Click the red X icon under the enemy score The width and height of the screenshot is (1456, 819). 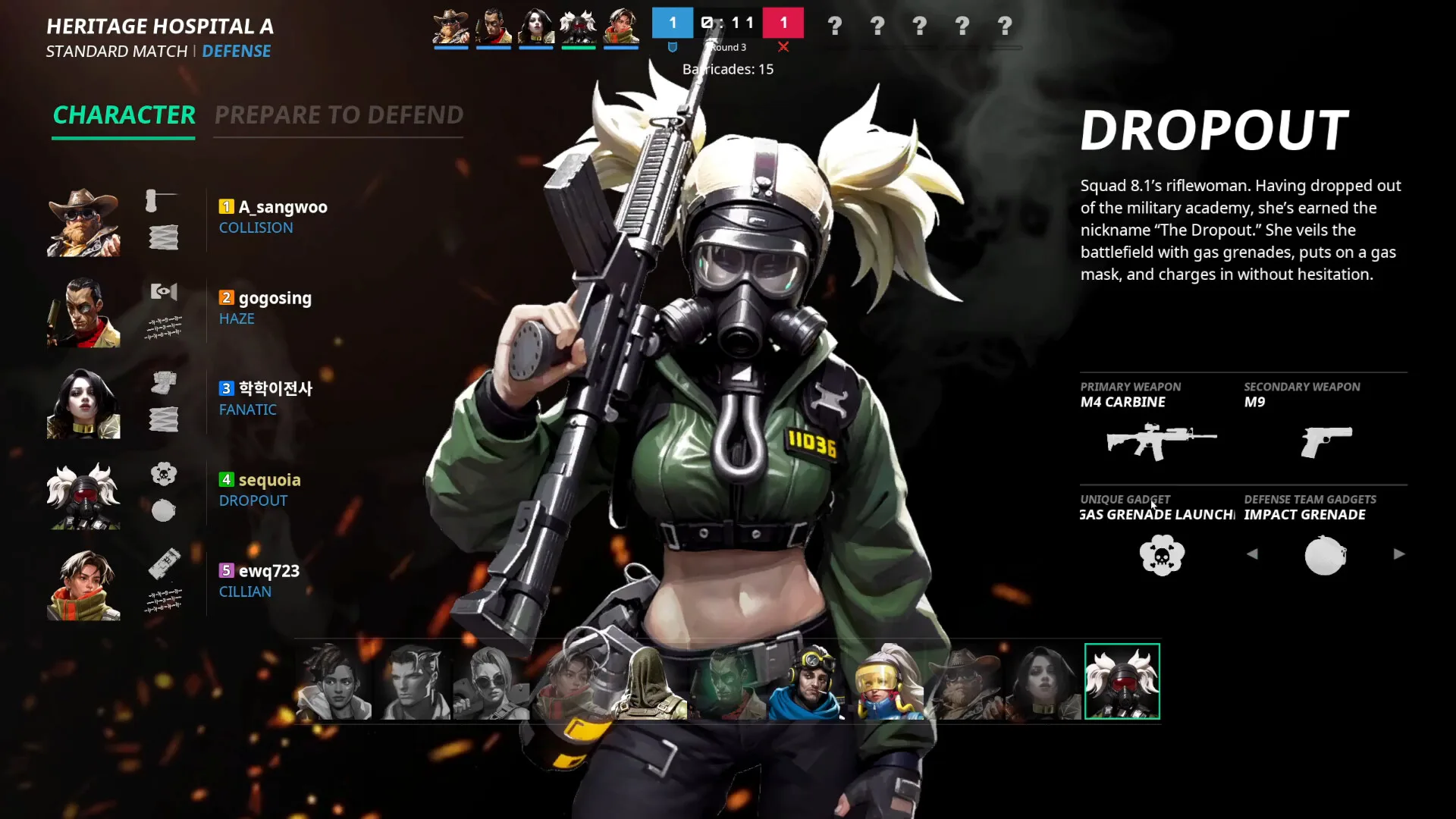click(784, 47)
